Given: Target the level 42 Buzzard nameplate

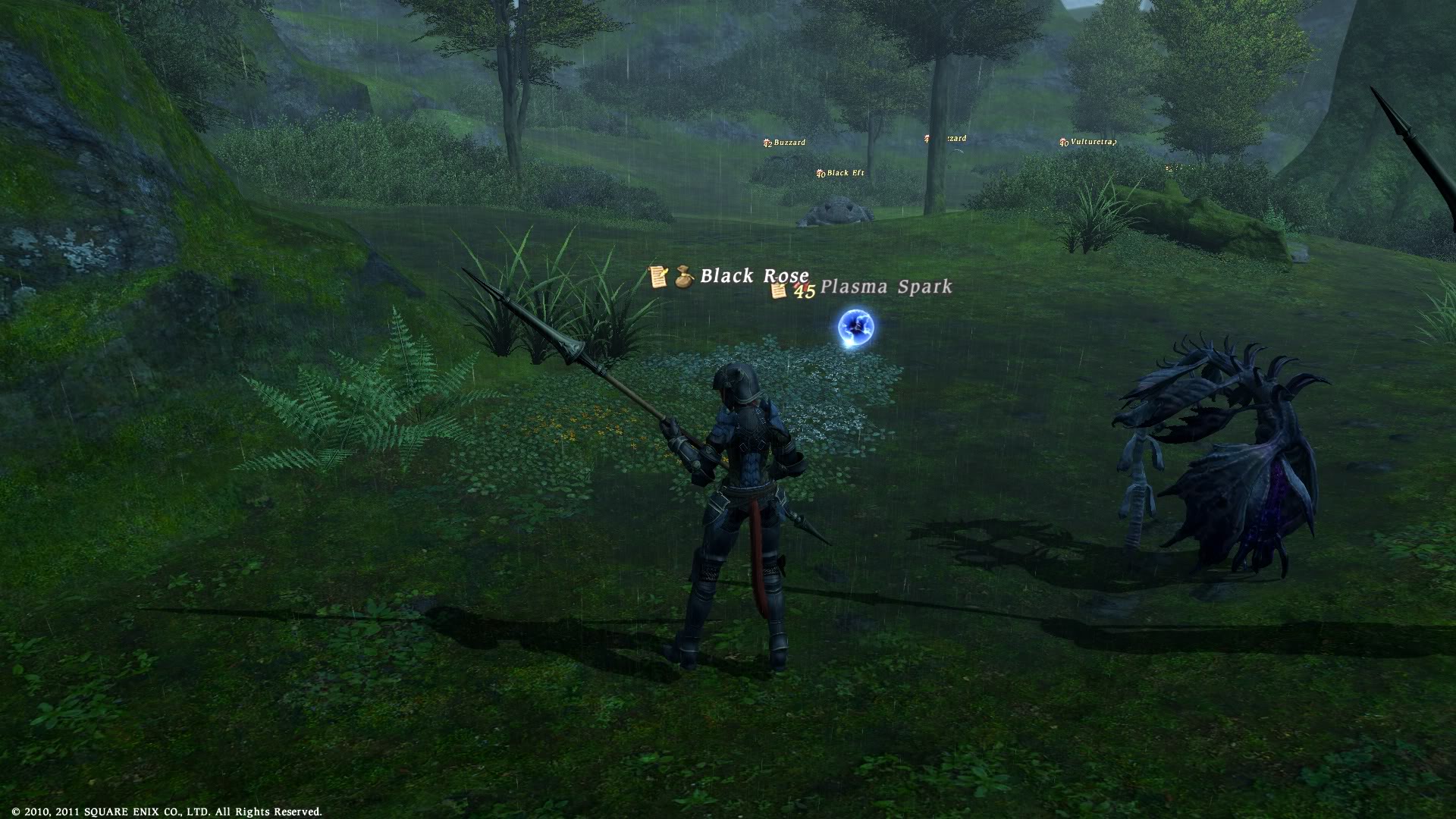Looking at the screenshot, I should (x=789, y=143).
